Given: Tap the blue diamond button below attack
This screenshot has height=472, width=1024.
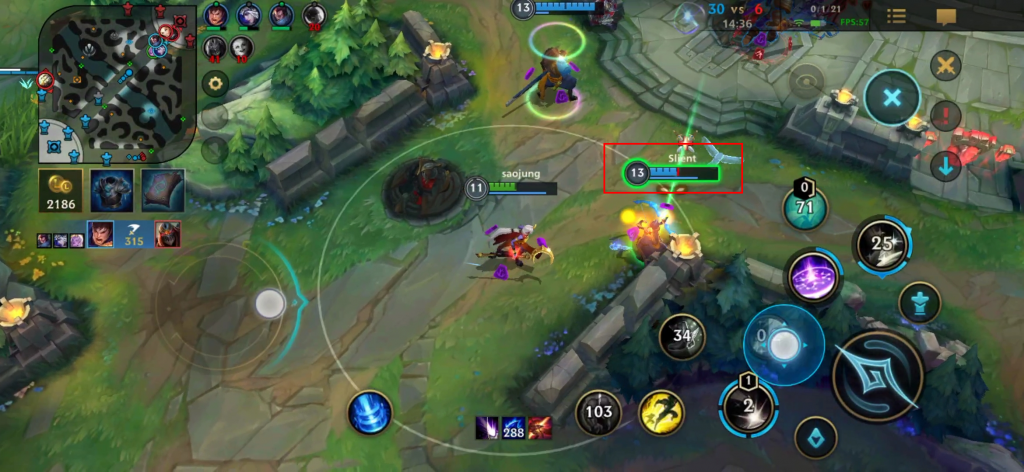Looking at the screenshot, I should (815, 436).
